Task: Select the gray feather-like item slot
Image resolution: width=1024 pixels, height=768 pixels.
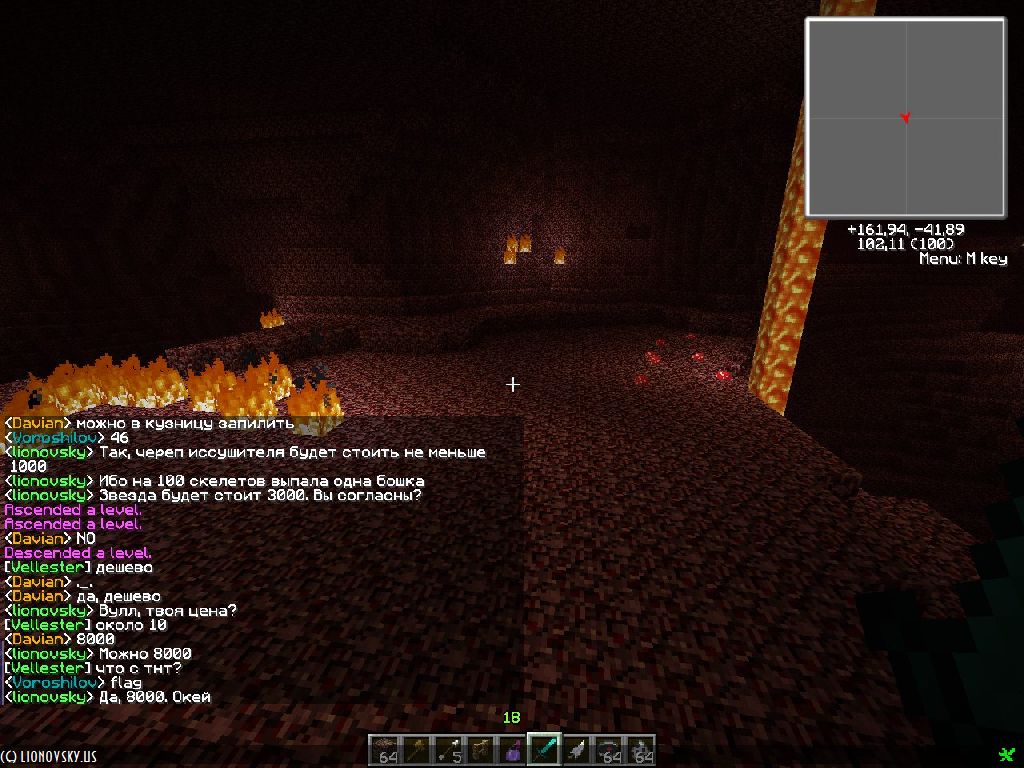Action: [x=576, y=750]
